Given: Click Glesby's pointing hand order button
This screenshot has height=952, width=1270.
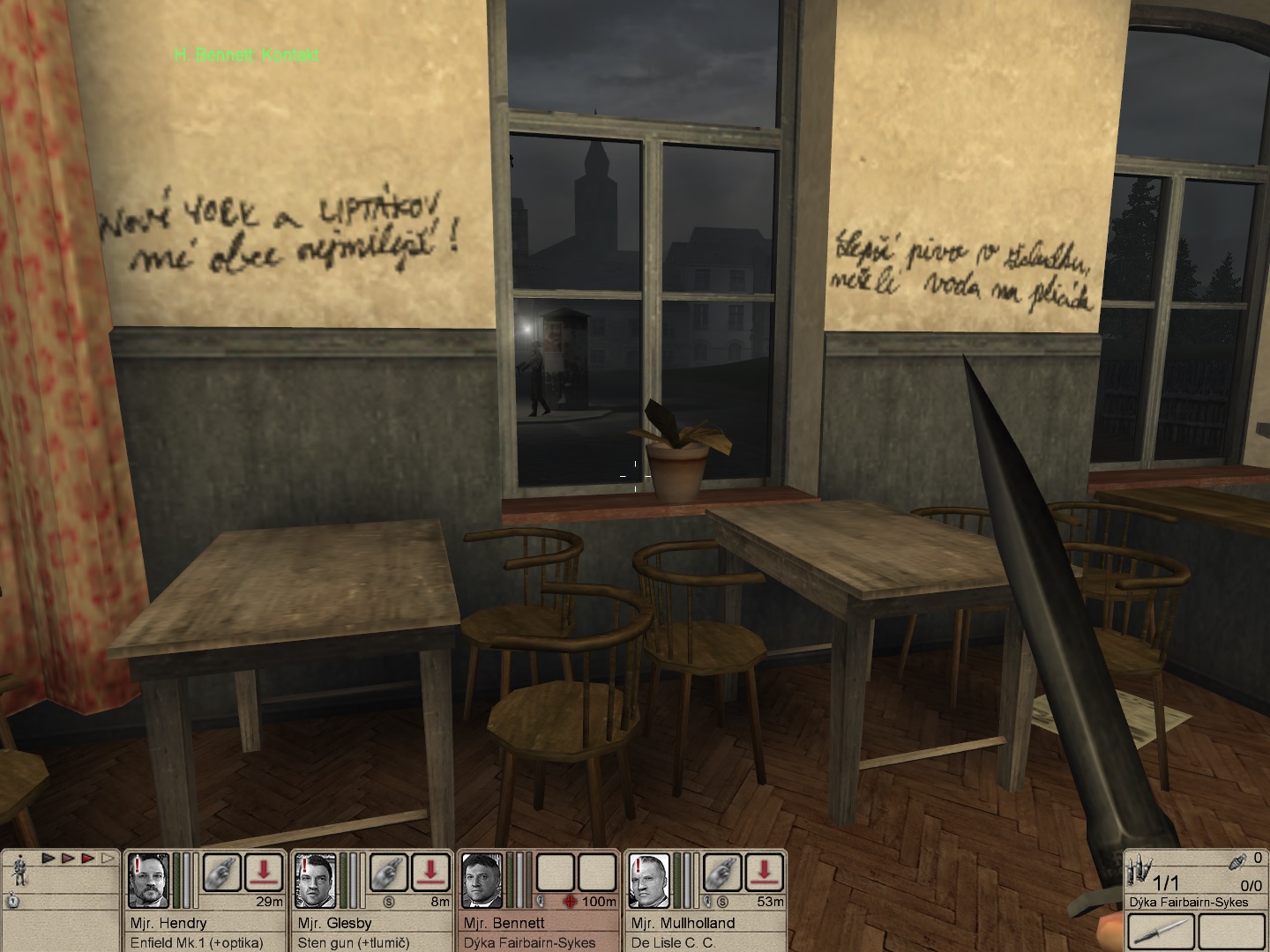Looking at the screenshot, I should (x=388, y=872).
